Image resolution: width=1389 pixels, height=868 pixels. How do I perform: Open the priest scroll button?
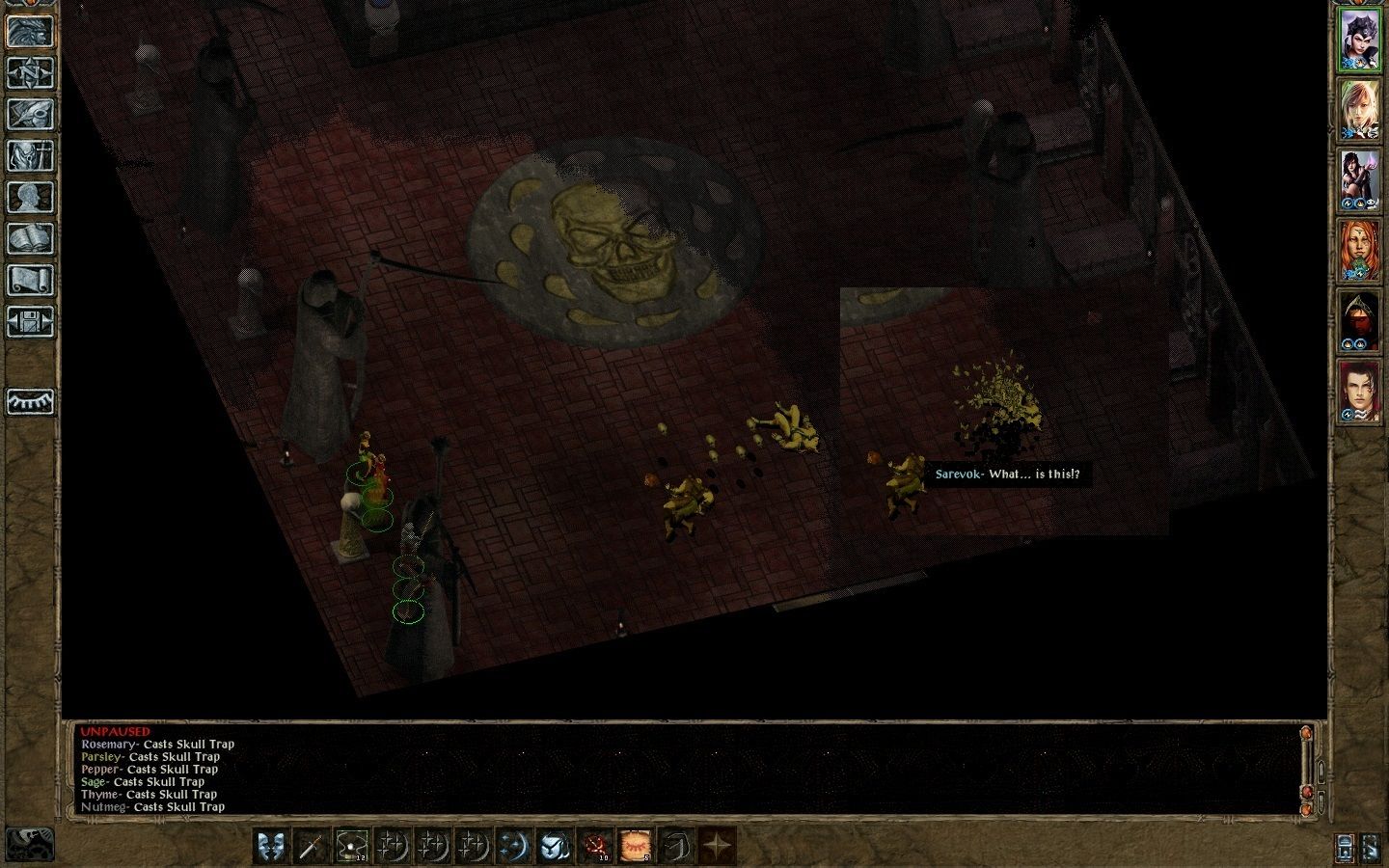click(x=30, y=280)
